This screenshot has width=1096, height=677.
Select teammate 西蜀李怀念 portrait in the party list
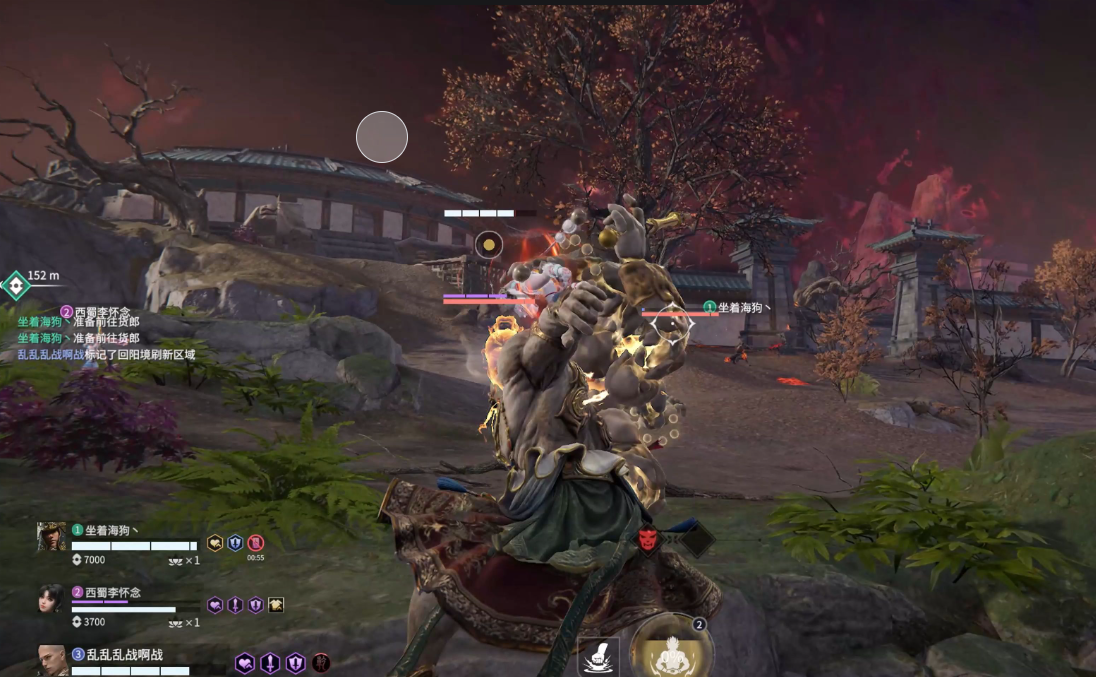point(51,599)
